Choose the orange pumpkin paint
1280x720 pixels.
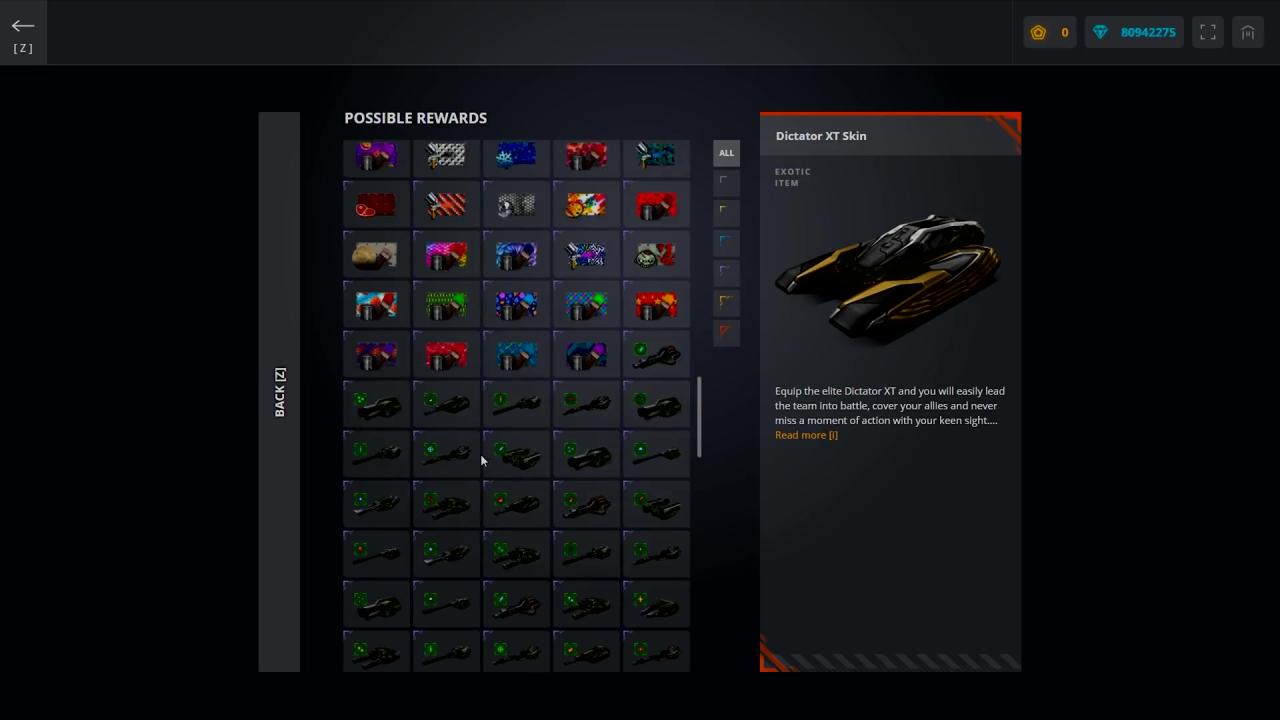click(586, 206)
